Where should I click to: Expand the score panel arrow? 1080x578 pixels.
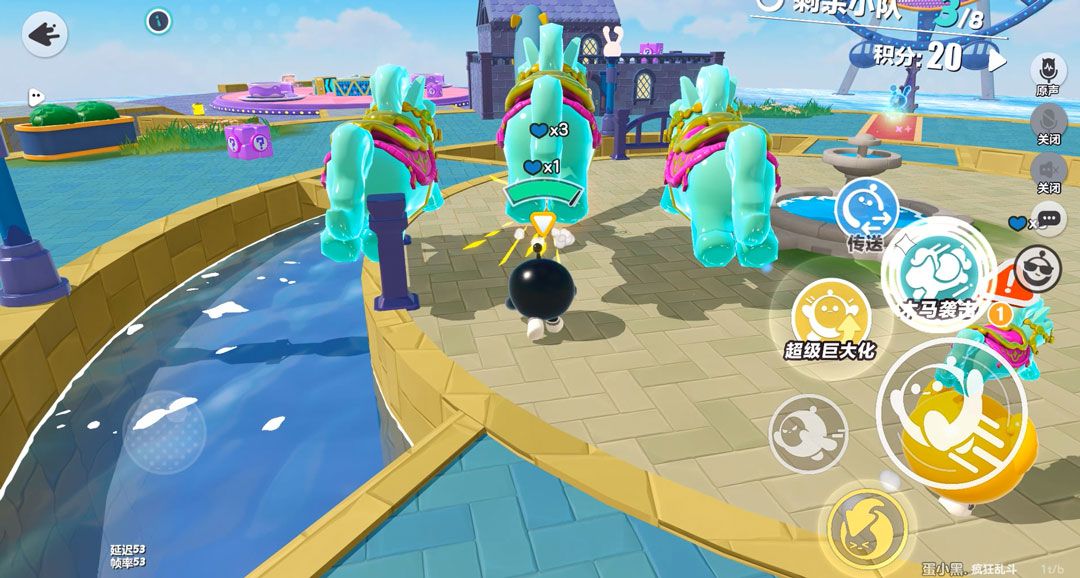[998, 59]
